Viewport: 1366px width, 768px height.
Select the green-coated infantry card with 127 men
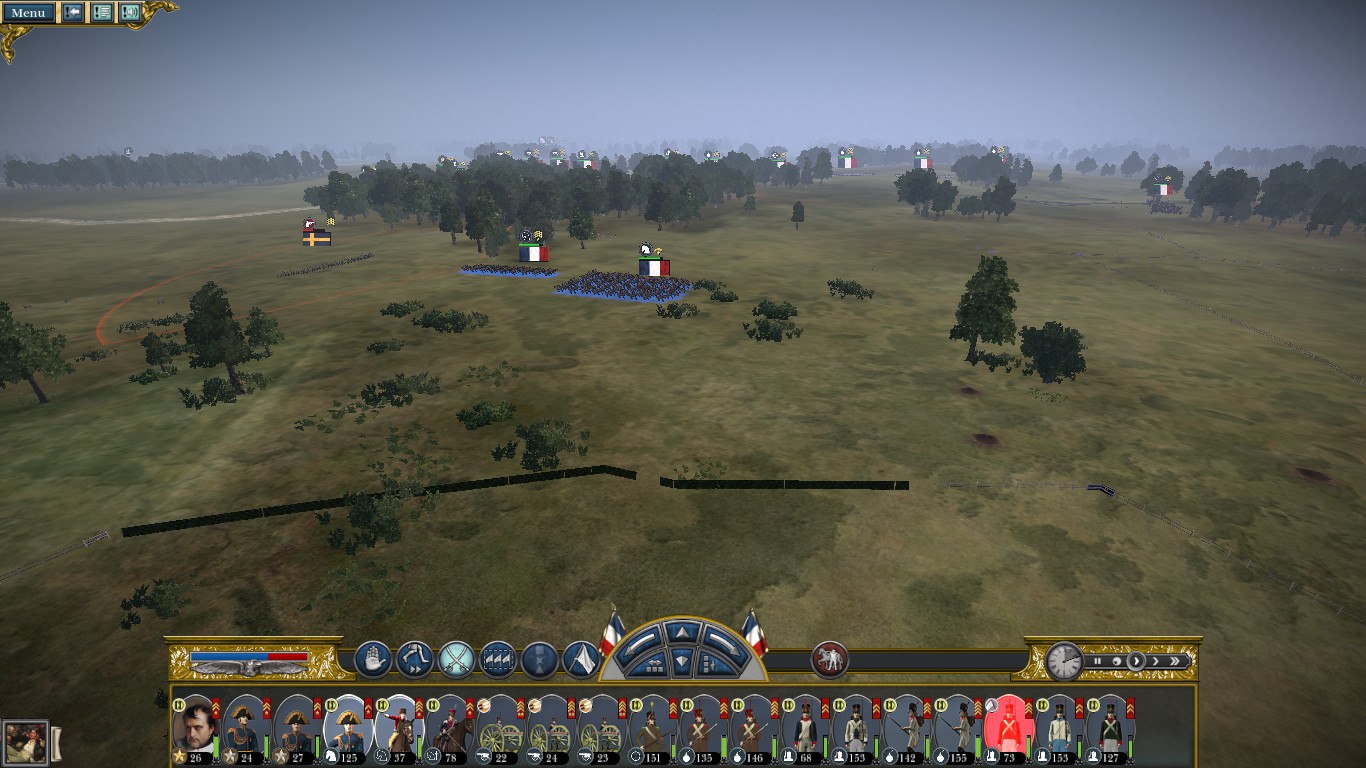point(1108,727)
